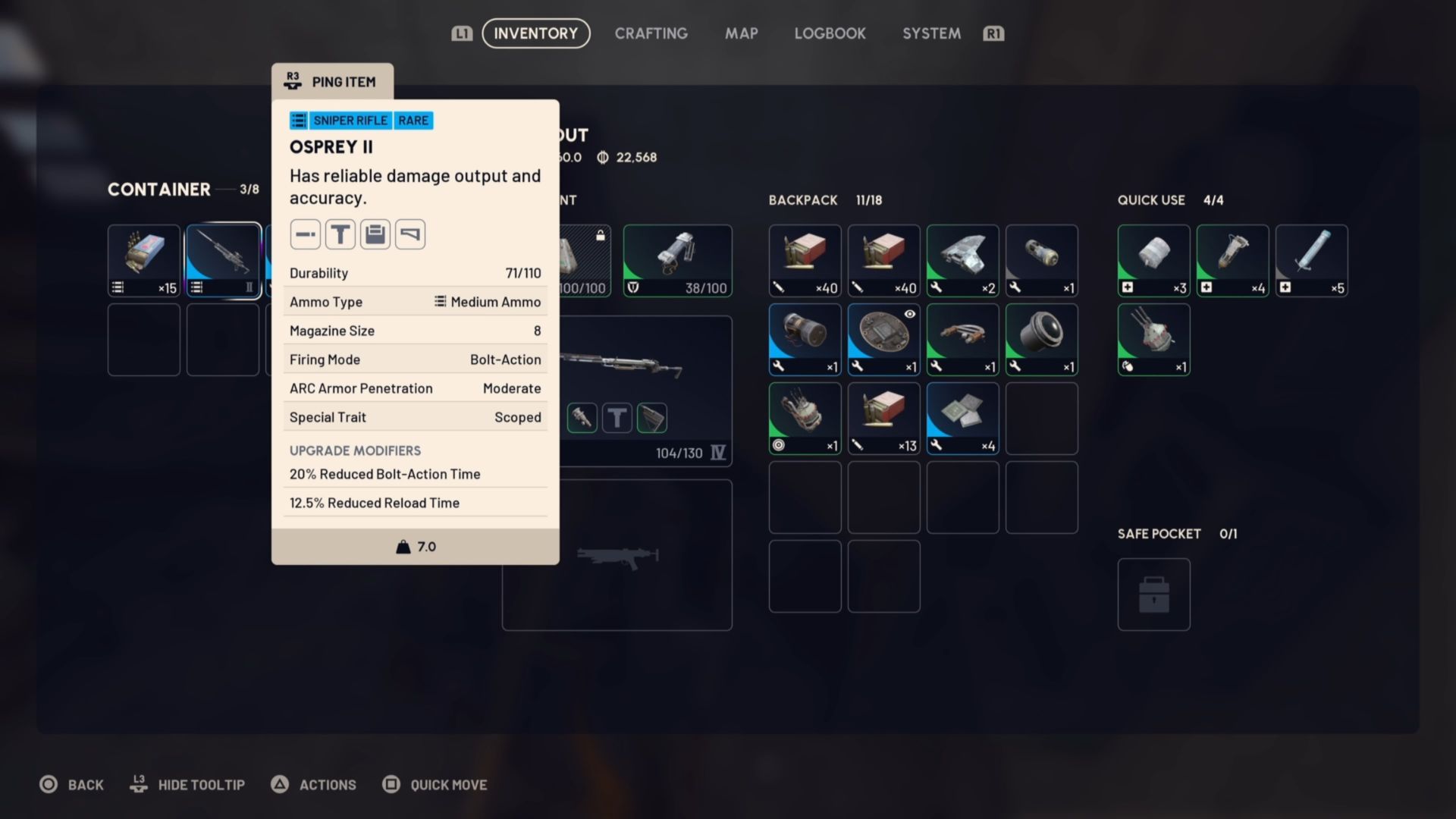Viewport: 1456px width, 819px height.
Task: Open the empty safe pocket slot
Action: 1153,595
